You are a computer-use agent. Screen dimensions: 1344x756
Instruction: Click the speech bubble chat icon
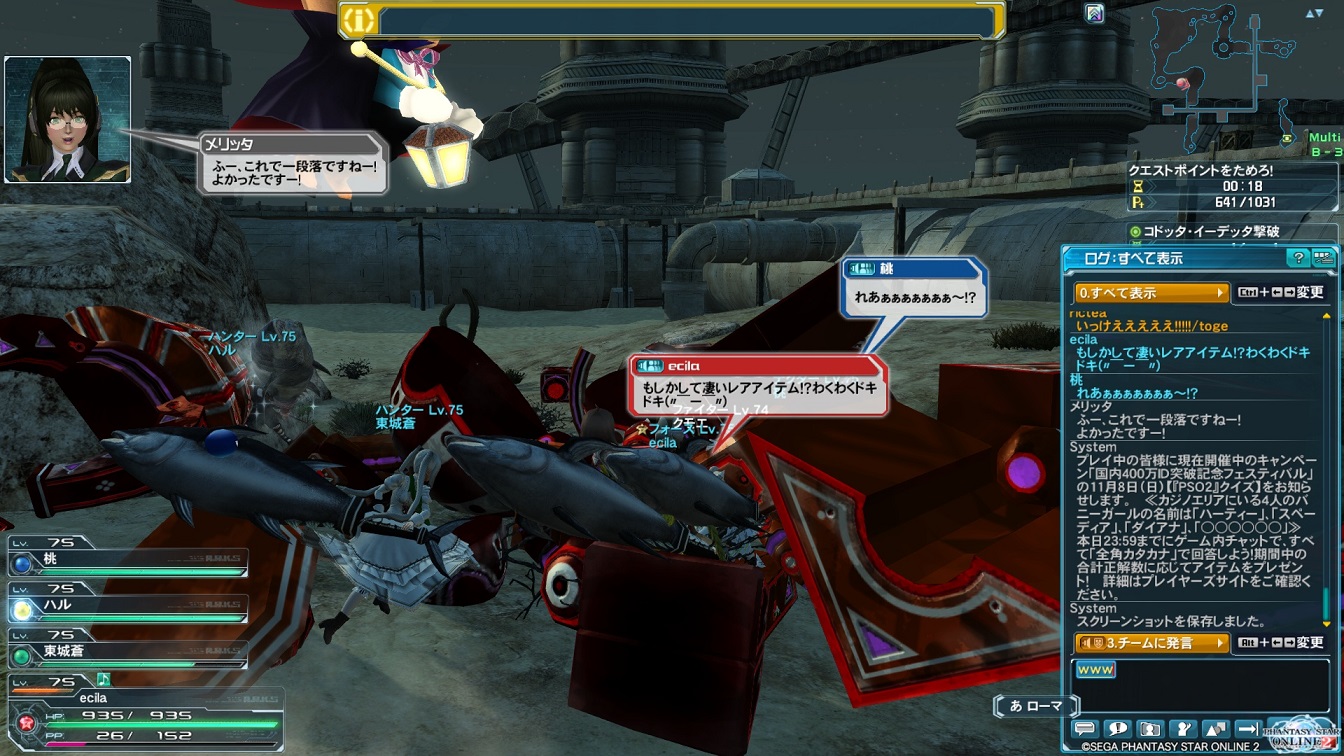pyautogui.click(x=1085, y=729)
